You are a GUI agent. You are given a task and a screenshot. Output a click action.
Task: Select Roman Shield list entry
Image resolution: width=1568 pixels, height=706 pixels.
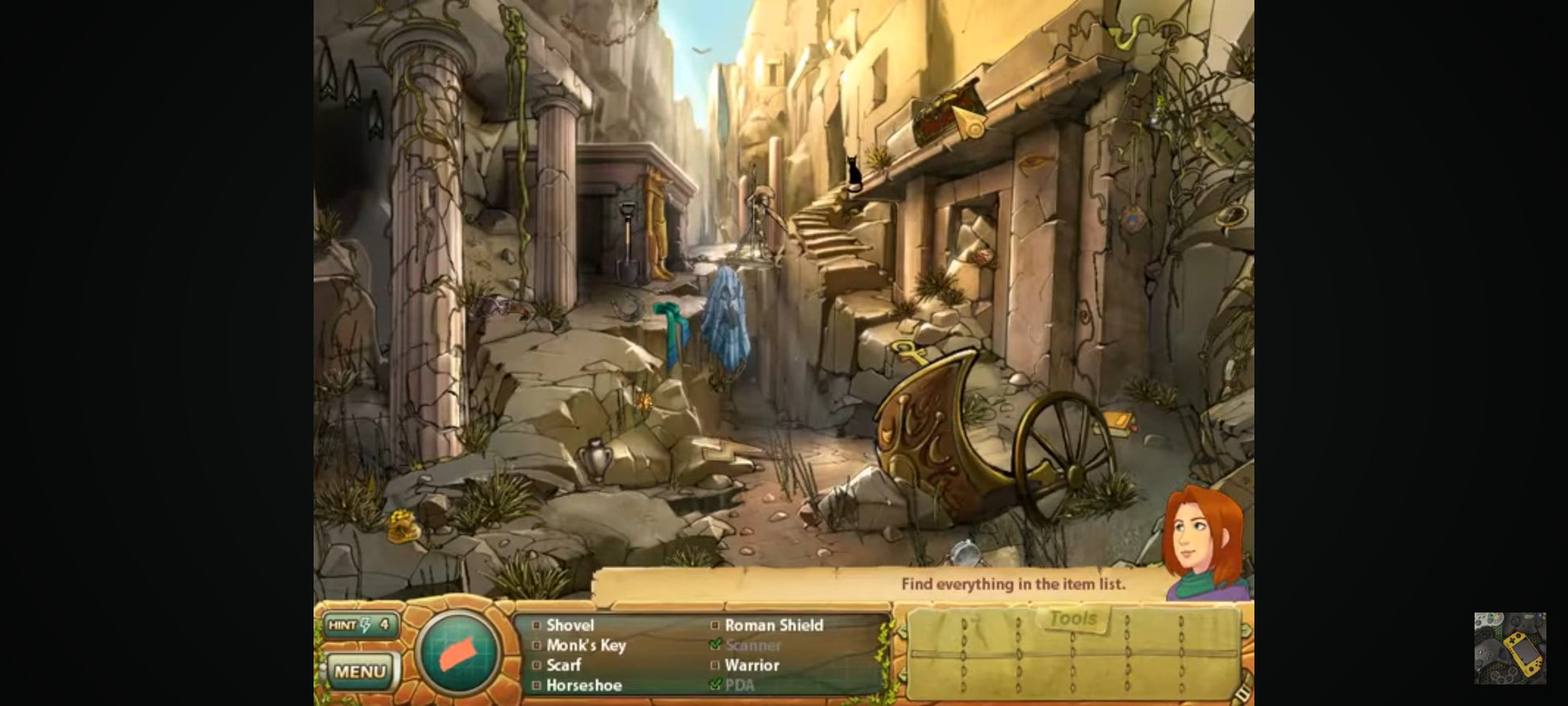coord(774,625)
